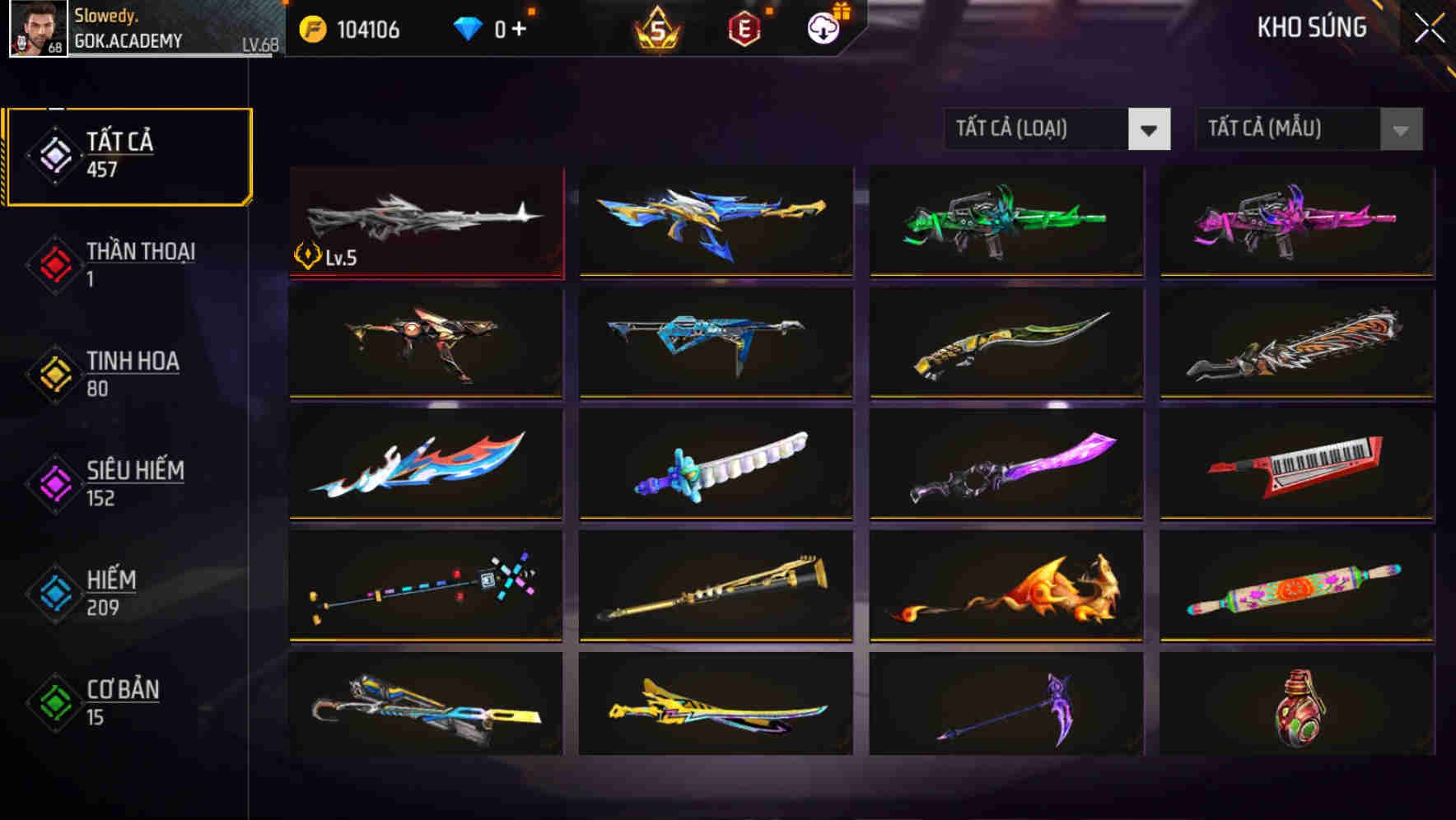Select the purple curved blade skin
The width and height of the screenshot is (1456, 820).
tap(1006, 465)
